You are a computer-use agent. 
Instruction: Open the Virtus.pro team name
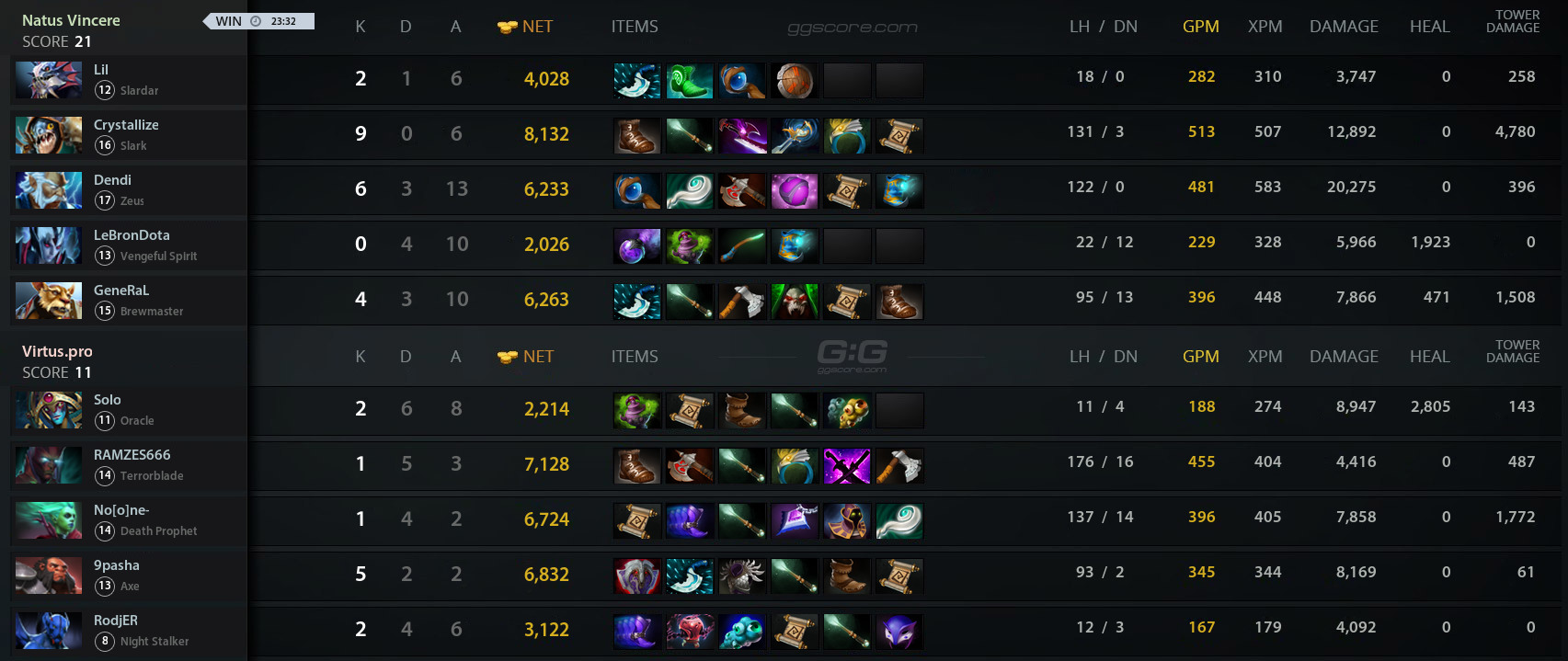[57, 351]
